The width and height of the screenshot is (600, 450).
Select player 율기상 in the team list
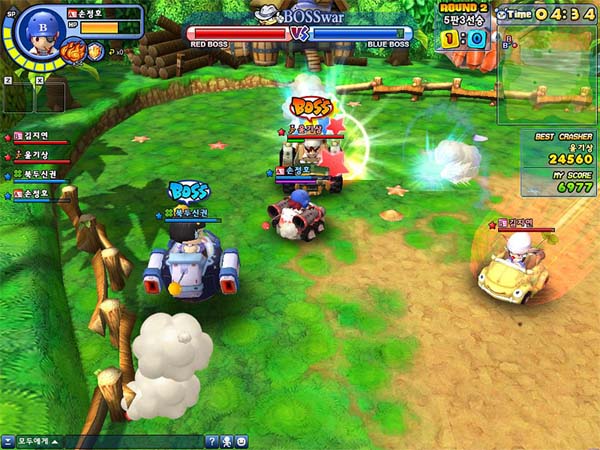tap(33, 155)
